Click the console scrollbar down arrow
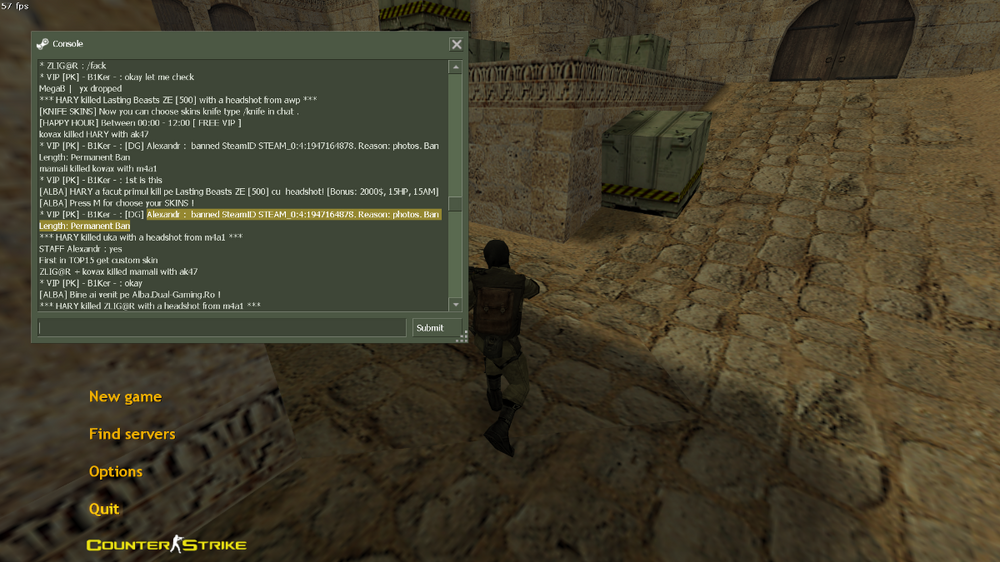 click(455, 304)
